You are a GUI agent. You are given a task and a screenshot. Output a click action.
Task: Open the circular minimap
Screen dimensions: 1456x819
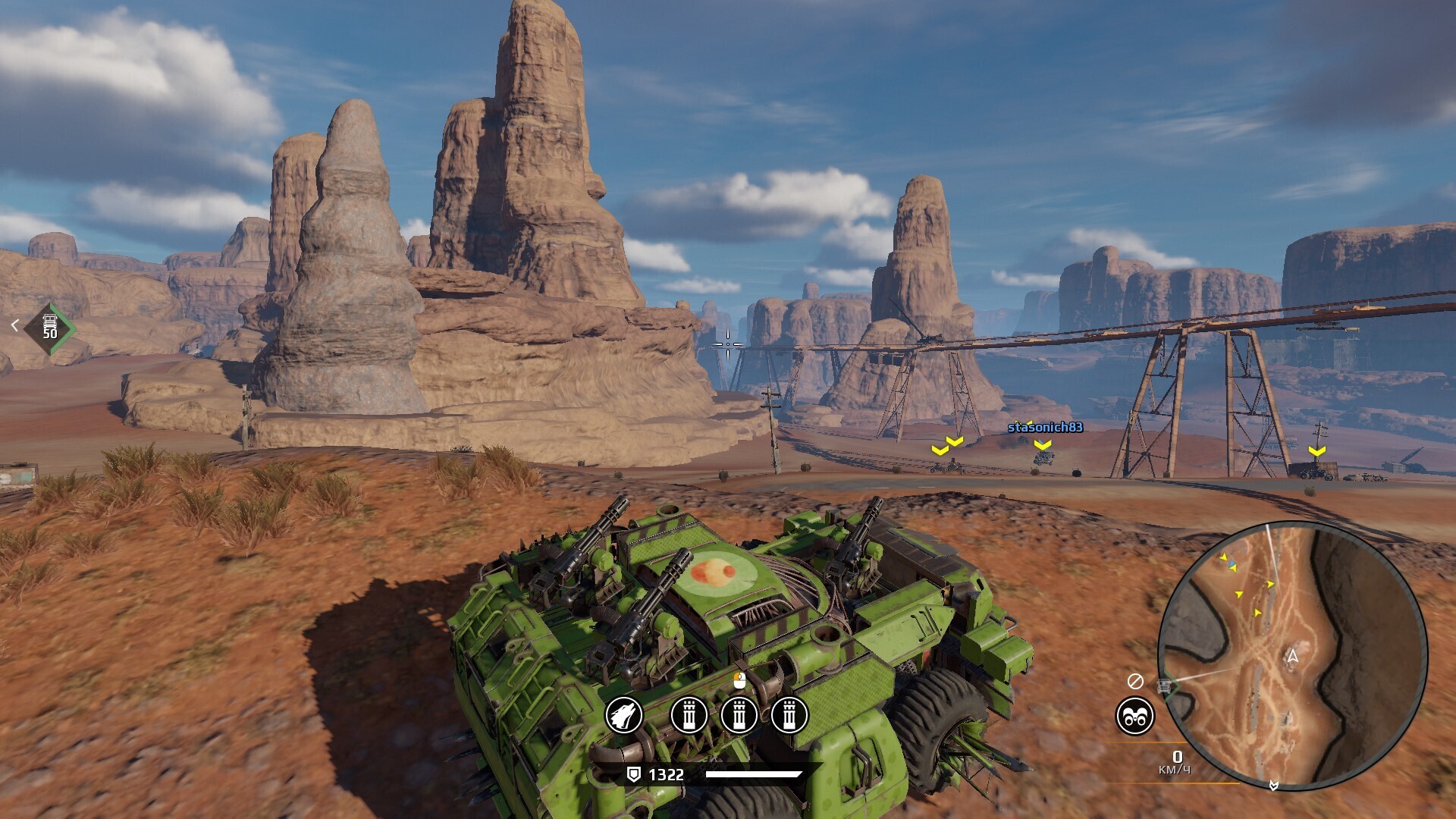coord(1292,655)
